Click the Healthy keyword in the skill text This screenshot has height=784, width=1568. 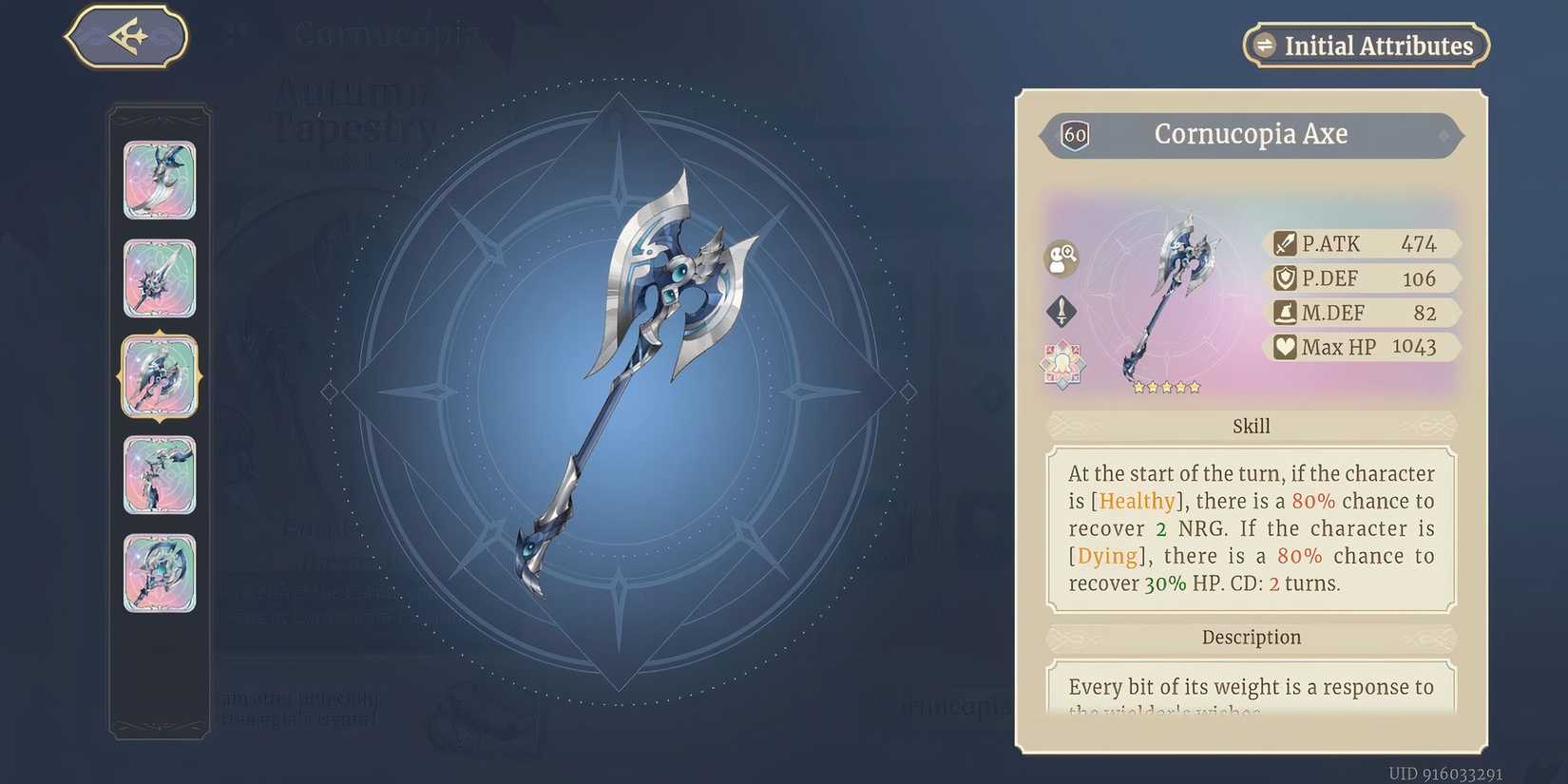[x=1137, y=501]
